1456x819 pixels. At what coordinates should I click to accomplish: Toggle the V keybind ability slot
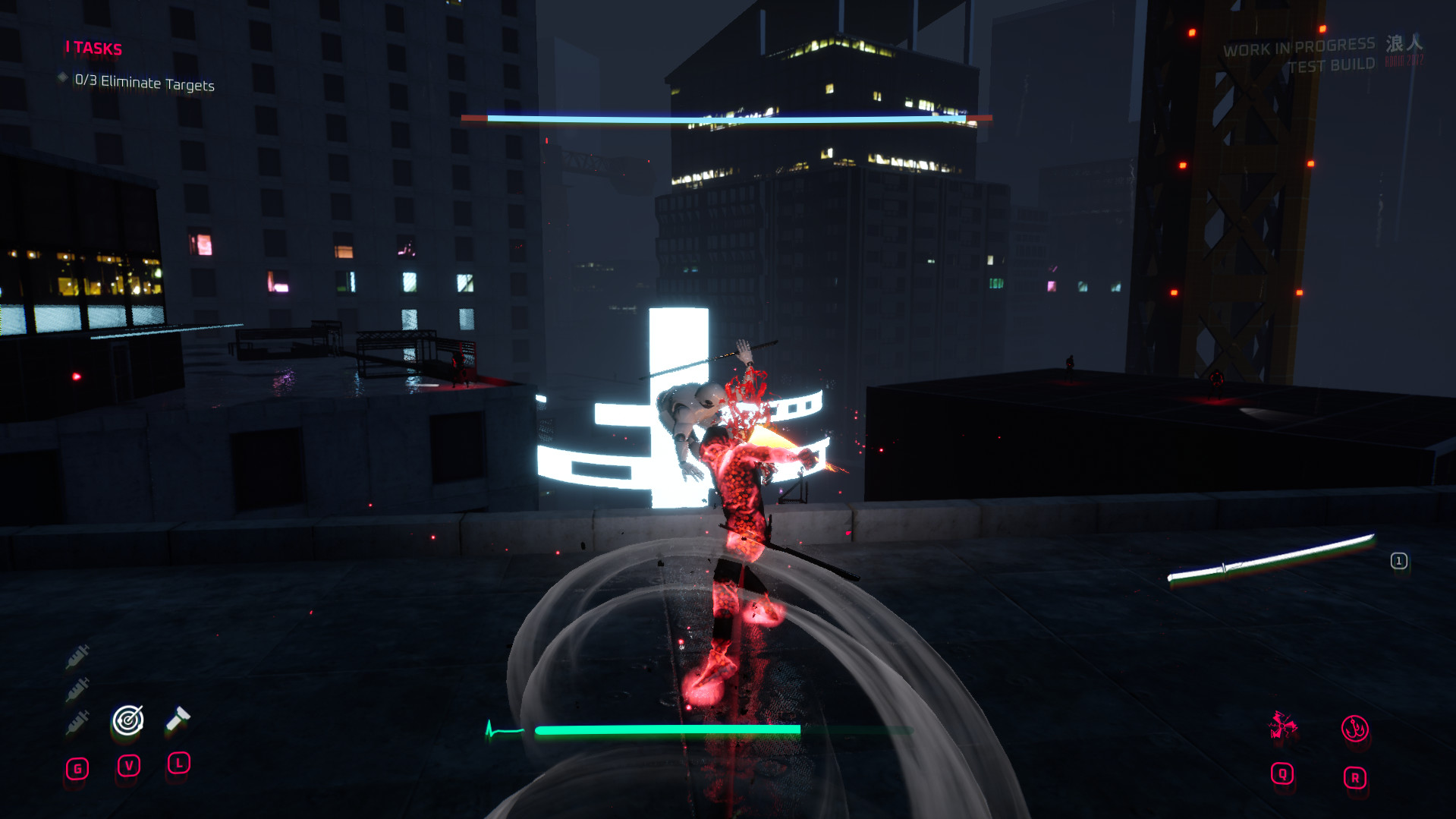[127, 767]
